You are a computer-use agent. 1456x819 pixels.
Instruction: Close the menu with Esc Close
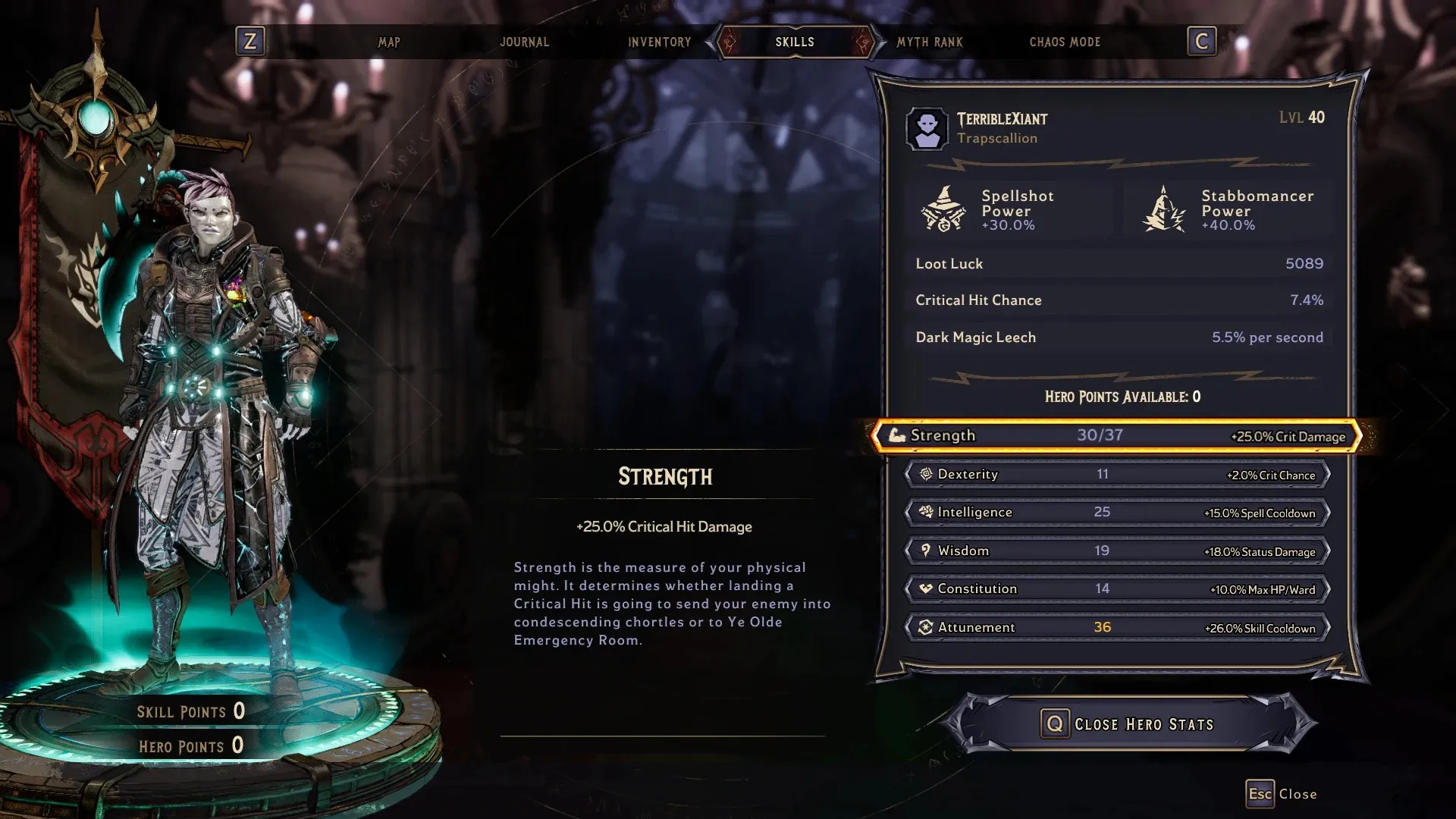click(1282, 794)
